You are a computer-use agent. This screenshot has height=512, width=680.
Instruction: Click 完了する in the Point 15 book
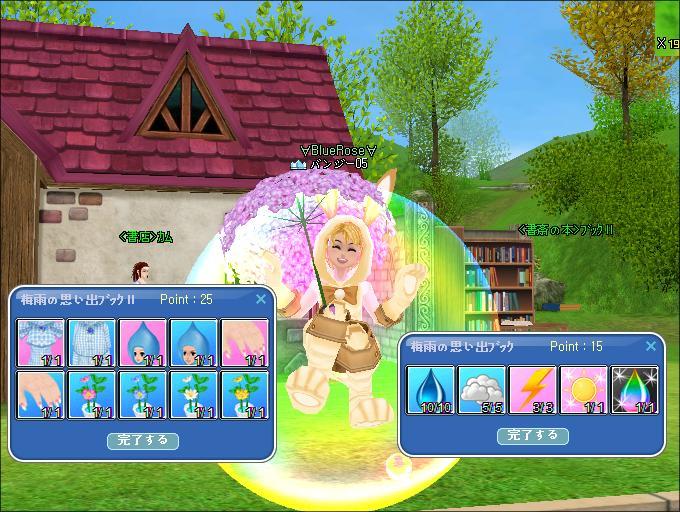click(x=533, y=435)
